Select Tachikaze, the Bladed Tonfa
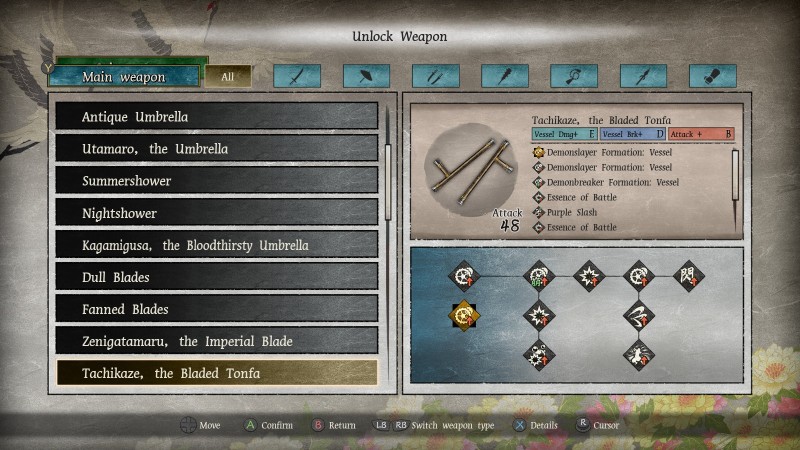Screen dimensions: 800x450 [216, 373]
